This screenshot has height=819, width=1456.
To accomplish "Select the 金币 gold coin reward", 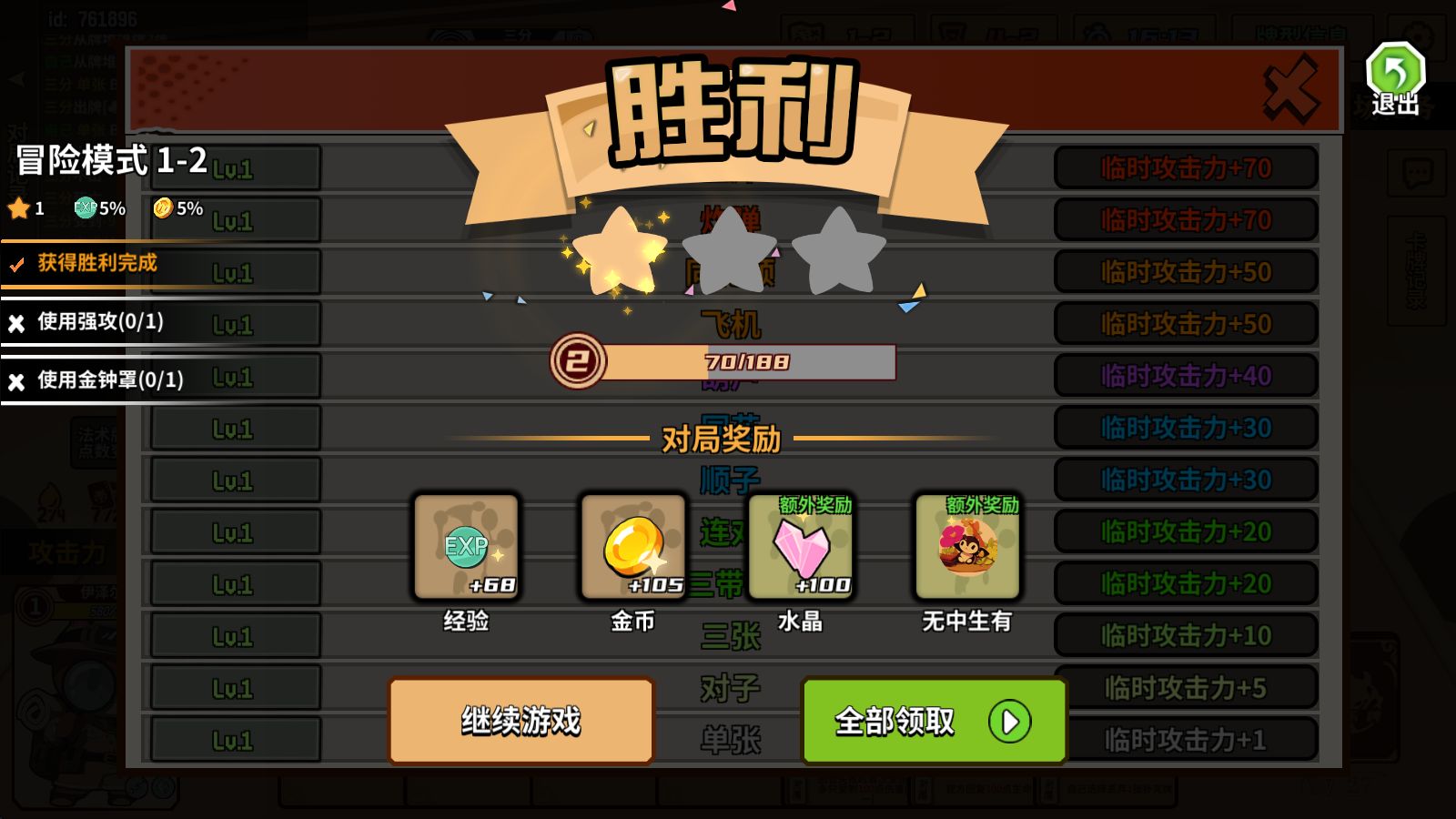I will pyautogui.click(x=632, y=546).
